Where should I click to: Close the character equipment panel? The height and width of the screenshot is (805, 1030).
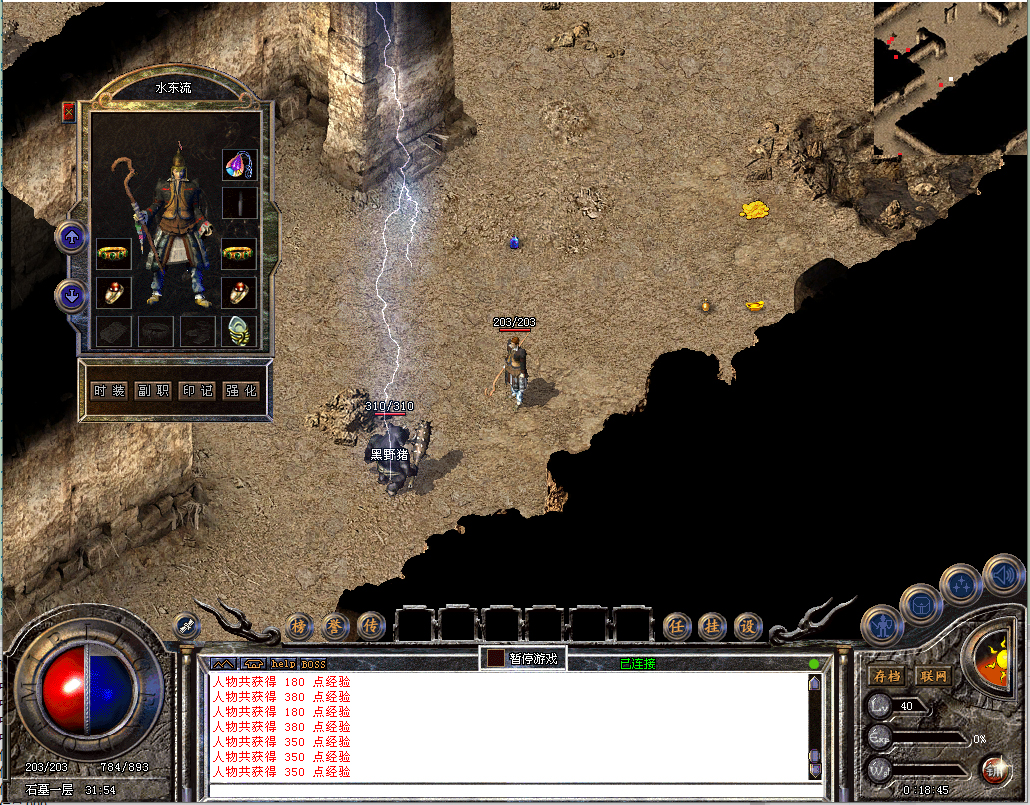pyautogui.click(x=68, y=112)
